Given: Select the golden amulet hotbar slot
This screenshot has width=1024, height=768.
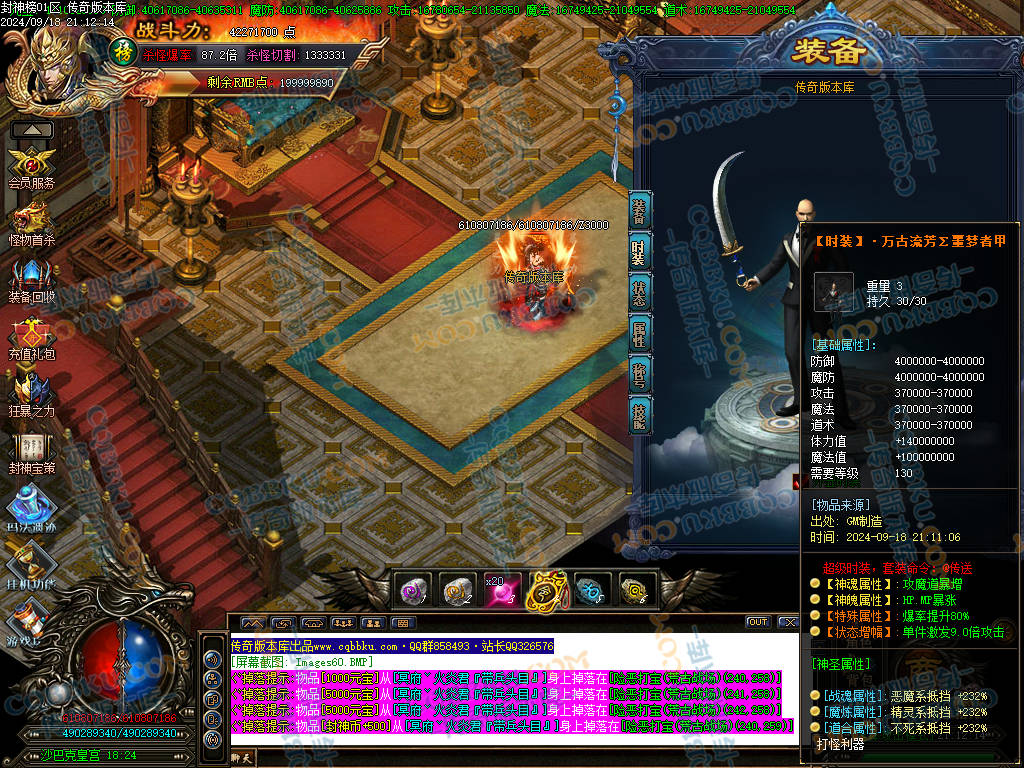Looking at the screenshot, I should (x=544, y=590).
